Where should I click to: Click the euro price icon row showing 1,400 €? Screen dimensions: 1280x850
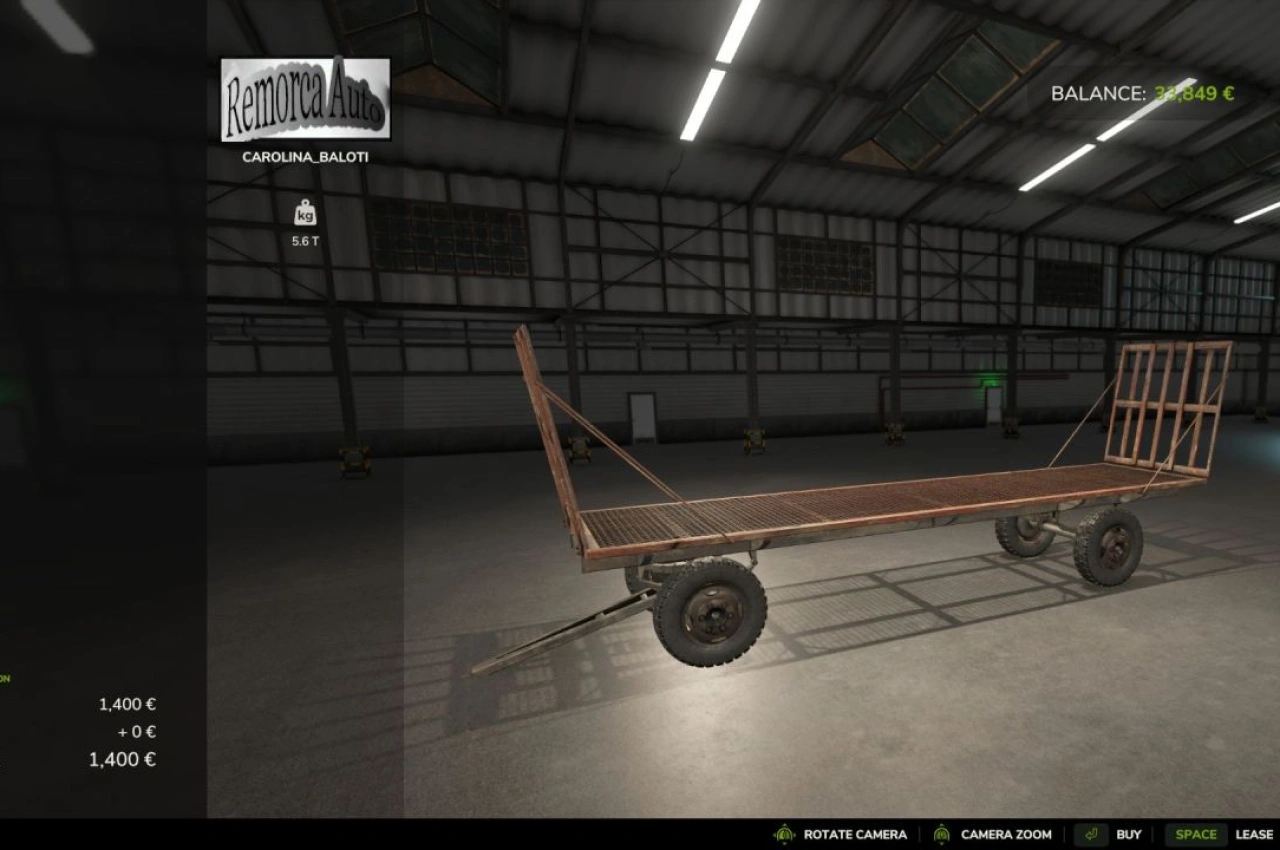[126, 703]
